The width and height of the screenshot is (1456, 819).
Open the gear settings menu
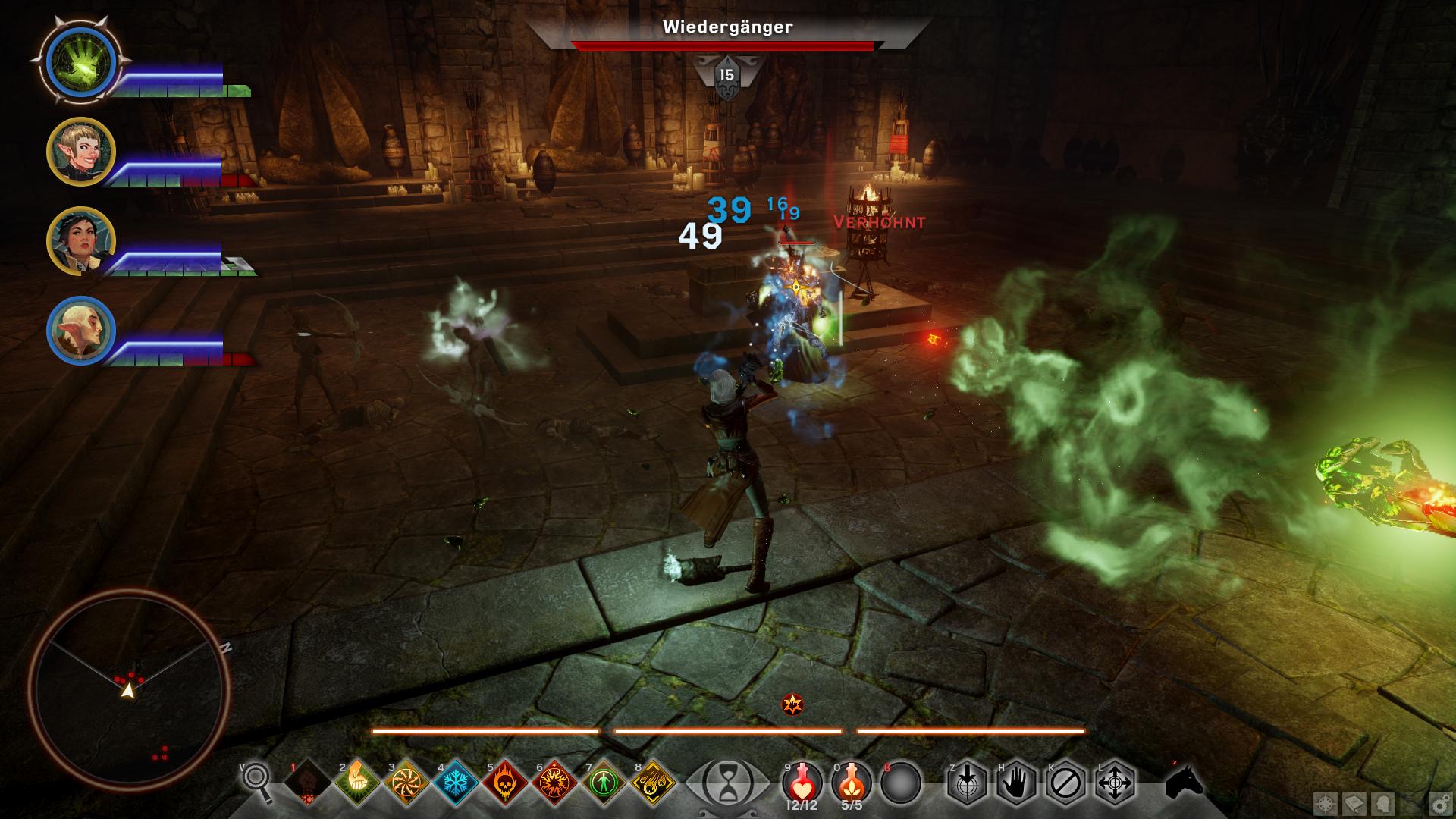coord(1439,804)
